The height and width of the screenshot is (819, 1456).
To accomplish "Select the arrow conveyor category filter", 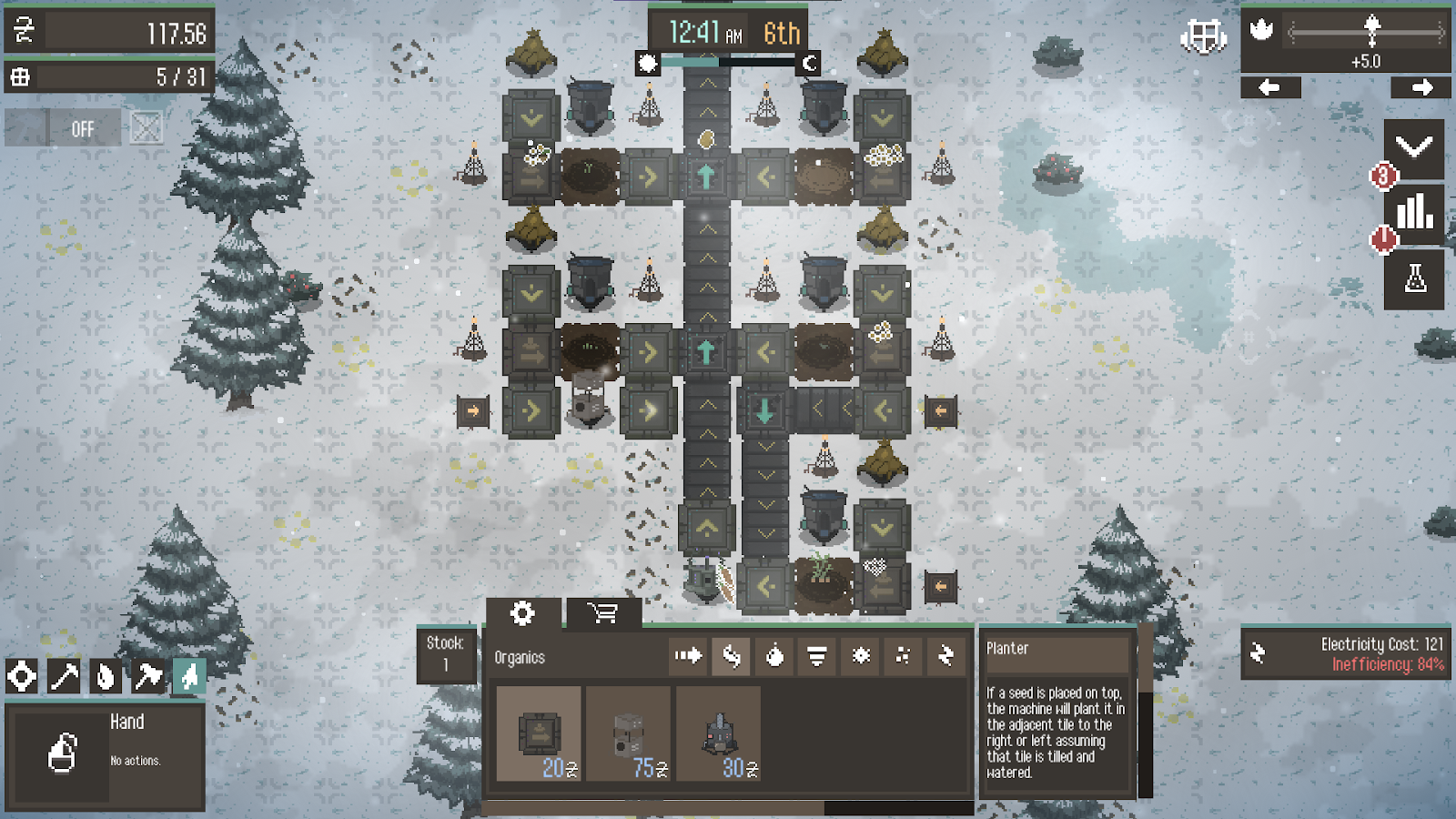I will tap(688, 655).
